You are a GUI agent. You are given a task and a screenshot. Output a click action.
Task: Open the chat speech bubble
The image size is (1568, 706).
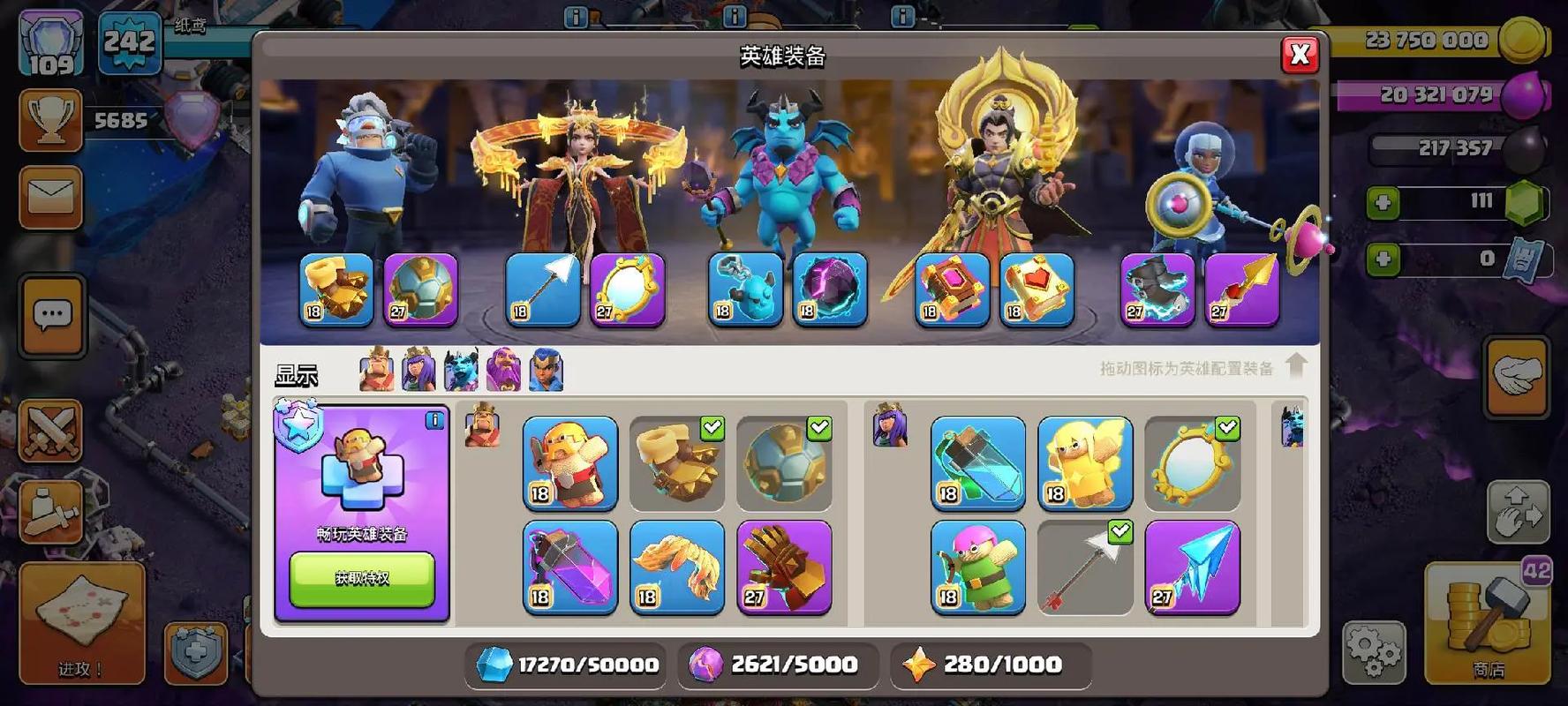tap(52, 315)
